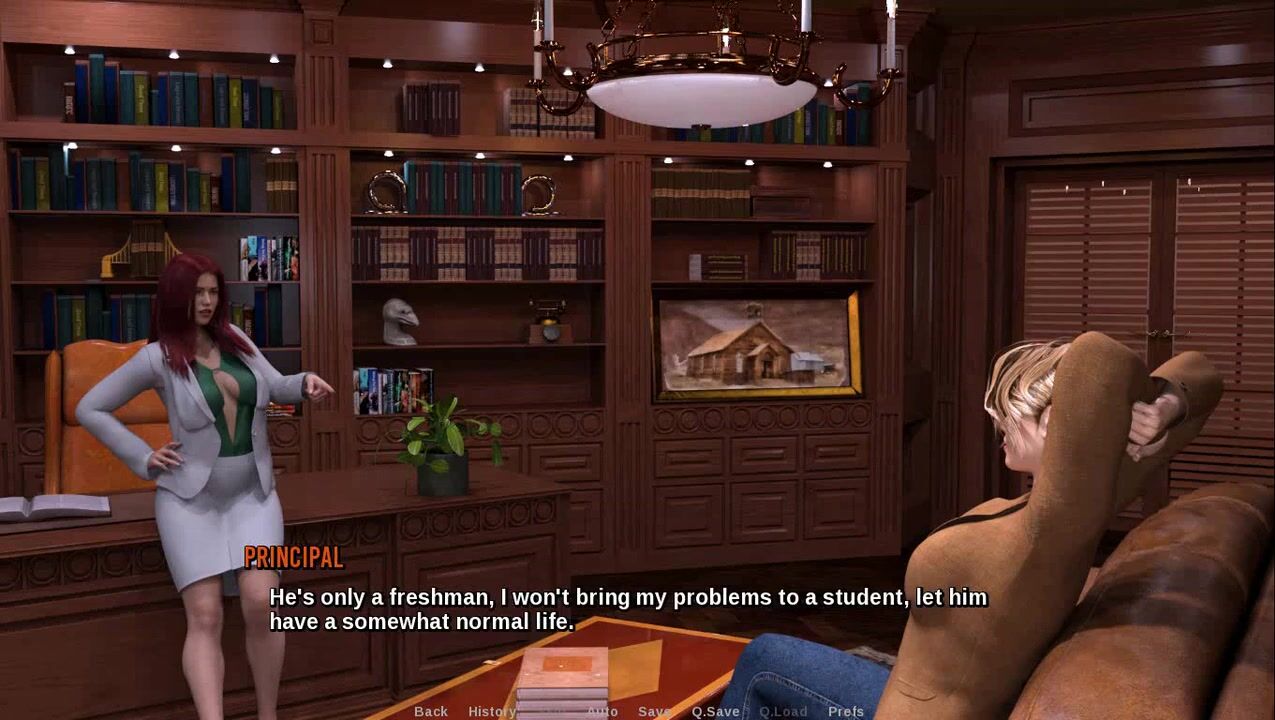
Task: Quick save with Q.Save
Action: click(x=716, y=711)
